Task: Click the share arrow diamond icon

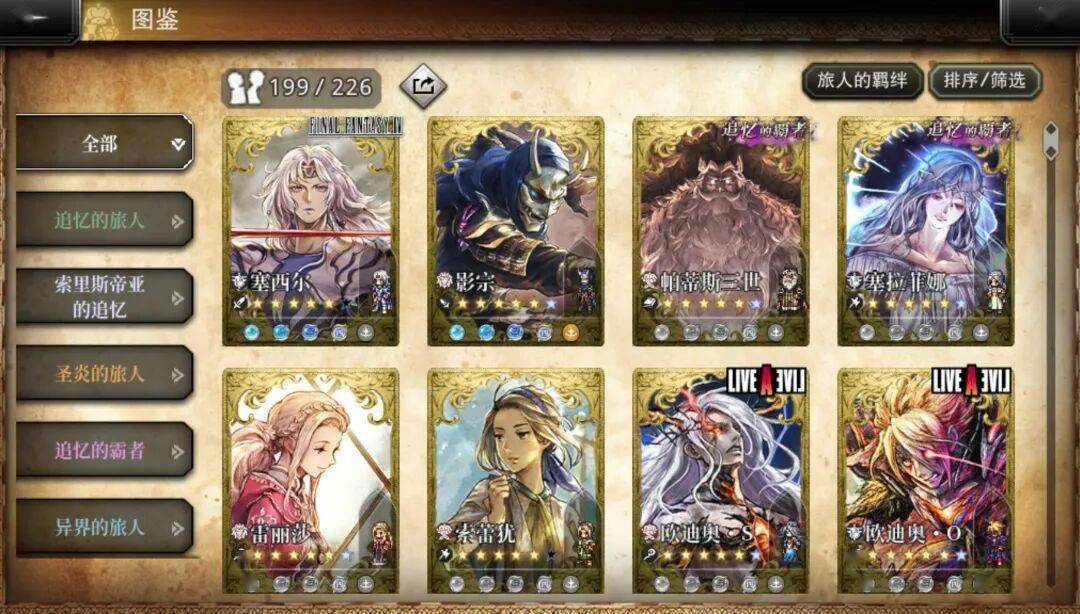Action: 423,86
